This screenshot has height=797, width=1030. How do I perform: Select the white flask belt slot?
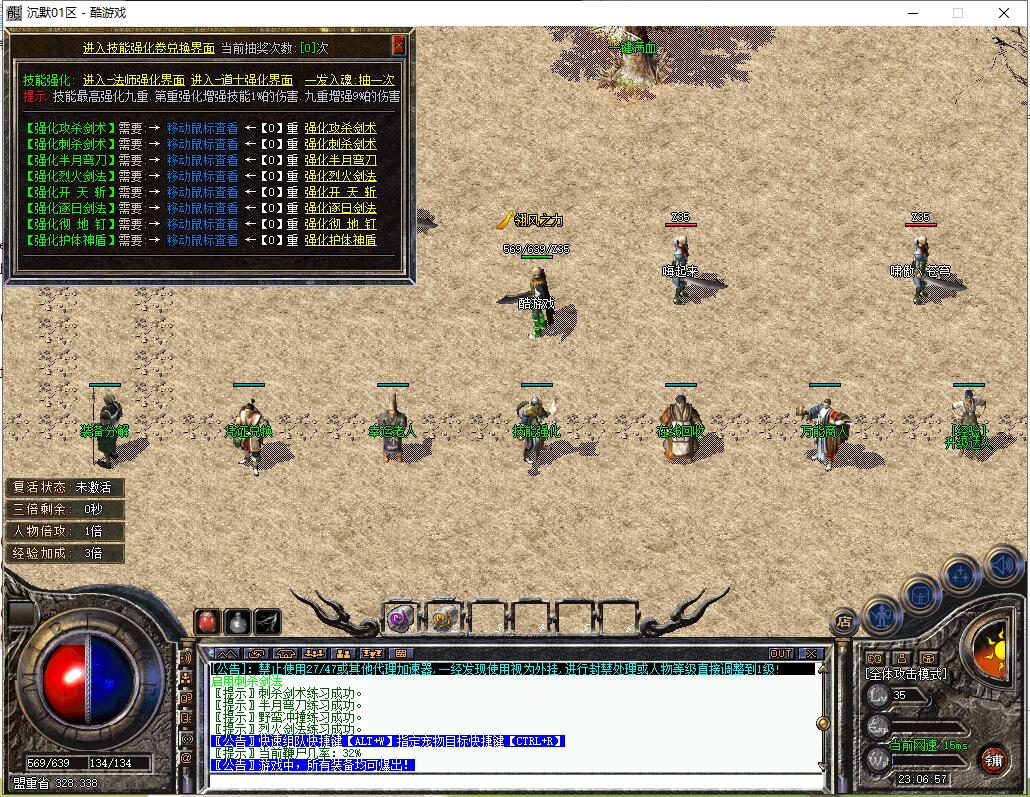237,621
